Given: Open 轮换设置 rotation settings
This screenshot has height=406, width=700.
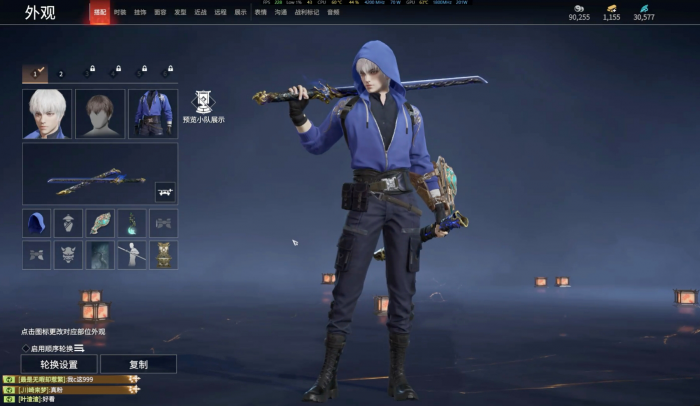Looking at the screenshot, I should click(x=59, y=364).
